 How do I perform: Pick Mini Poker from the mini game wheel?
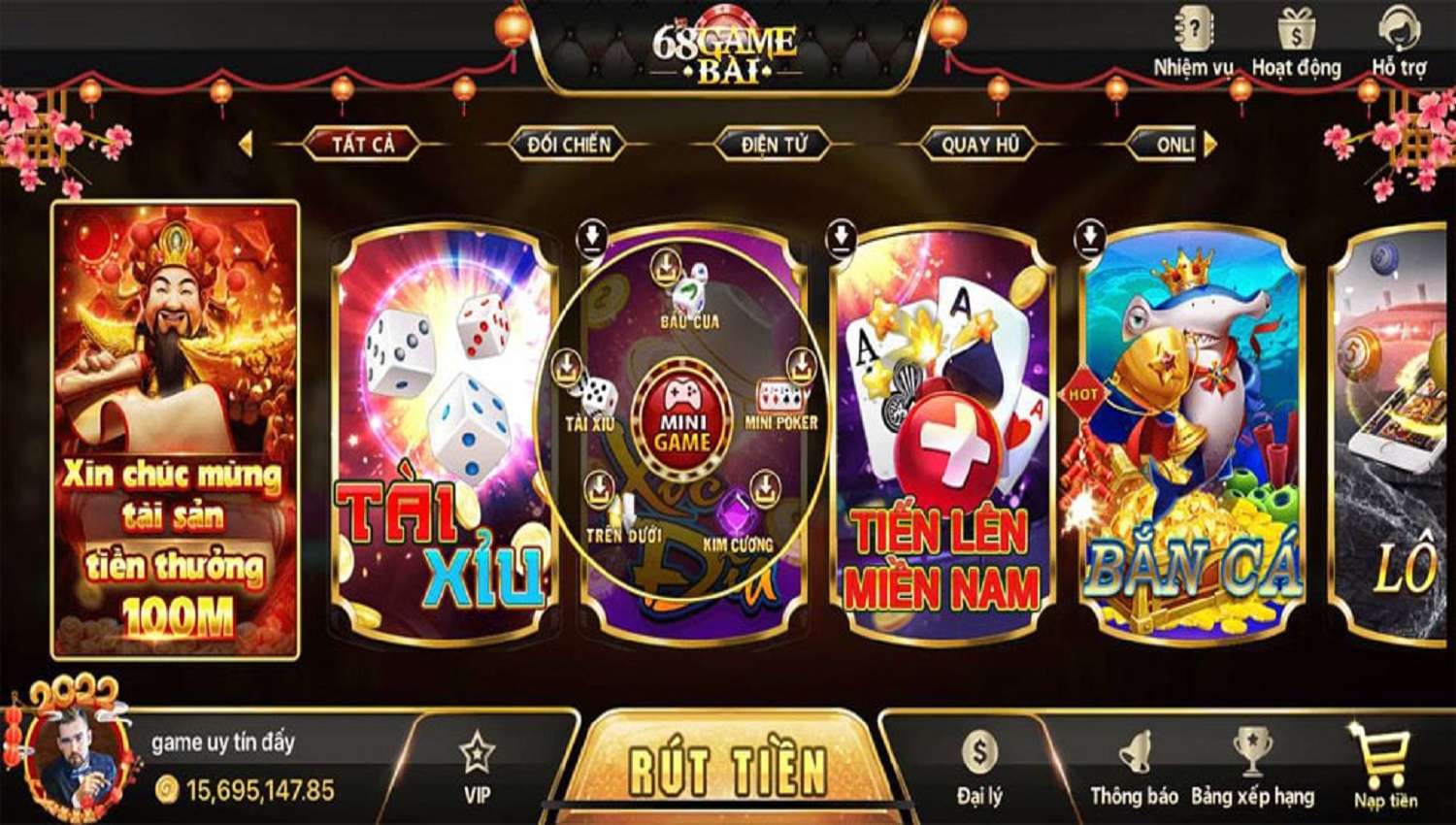781,402
